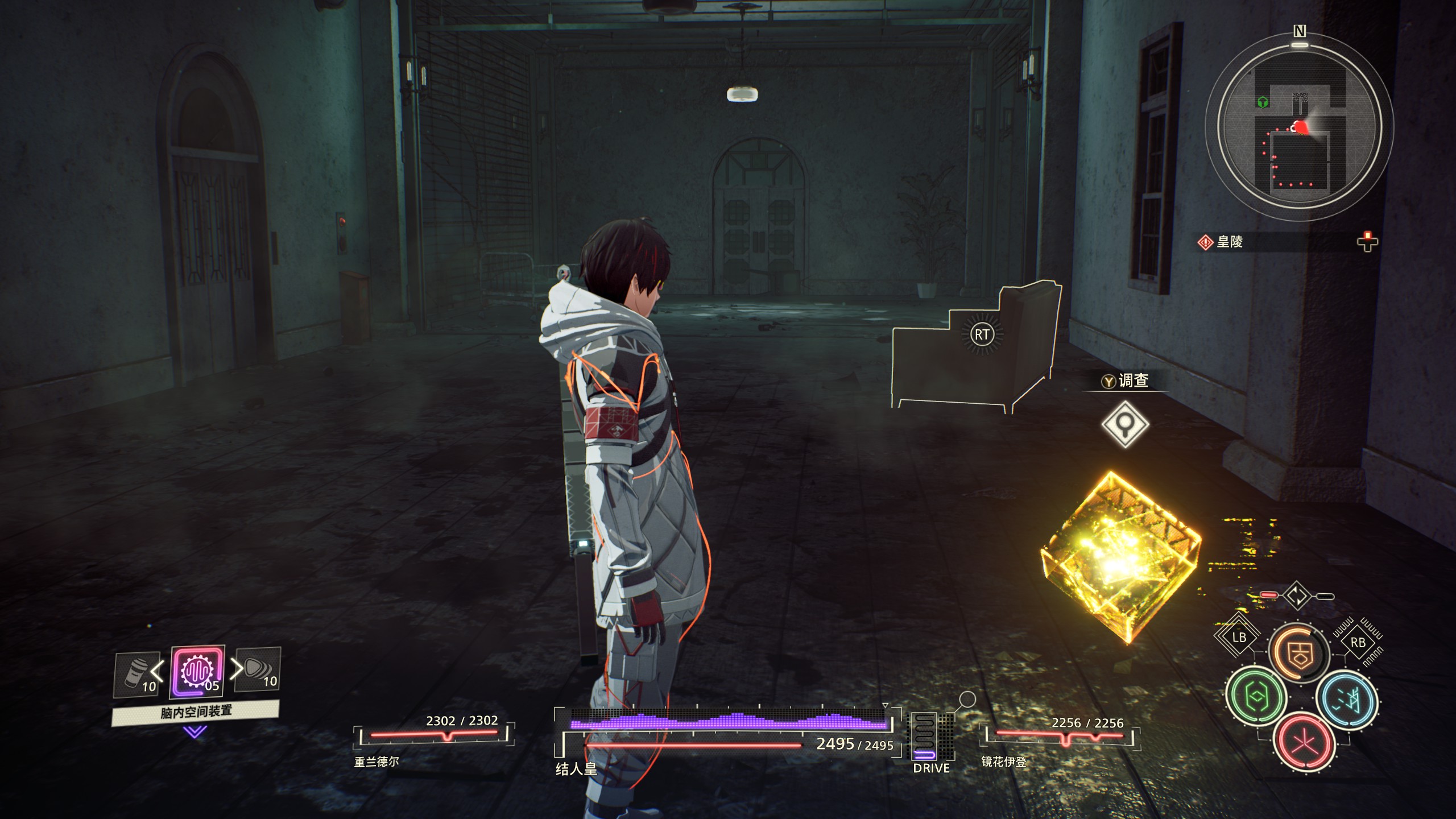Select the stacked jelly item slot

(x=259, y=670)
